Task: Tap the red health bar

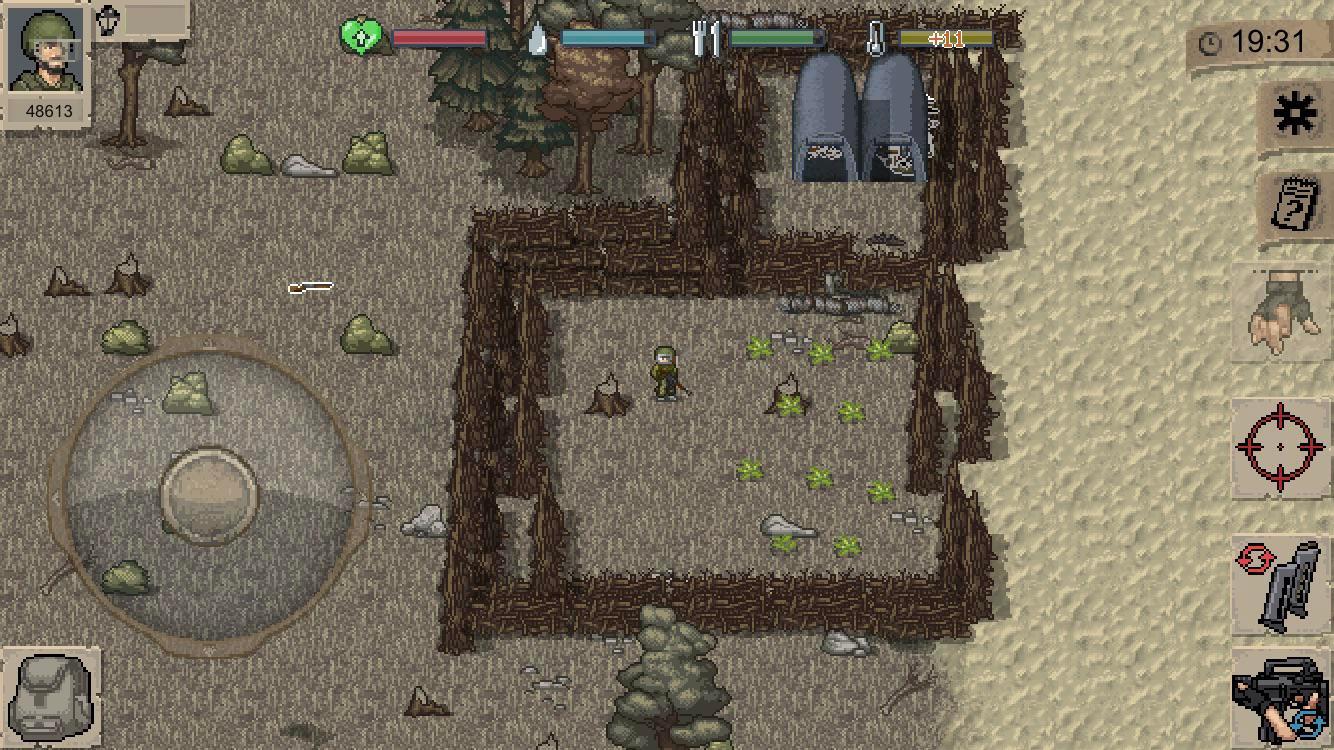Action: (440, 38)
